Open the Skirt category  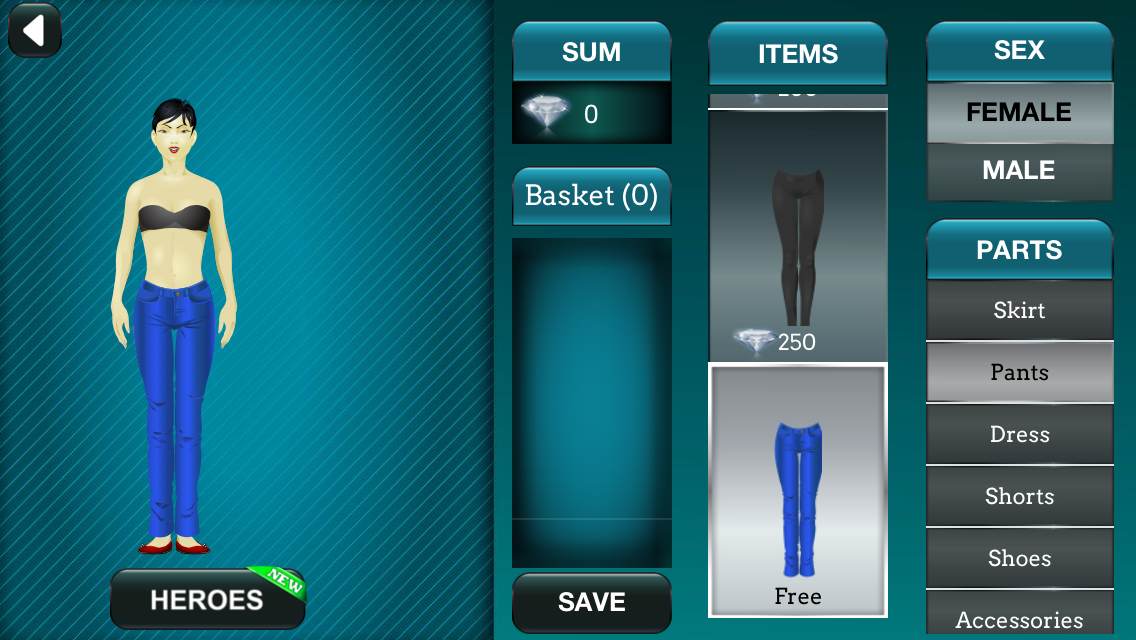[x=1019, y=310]
